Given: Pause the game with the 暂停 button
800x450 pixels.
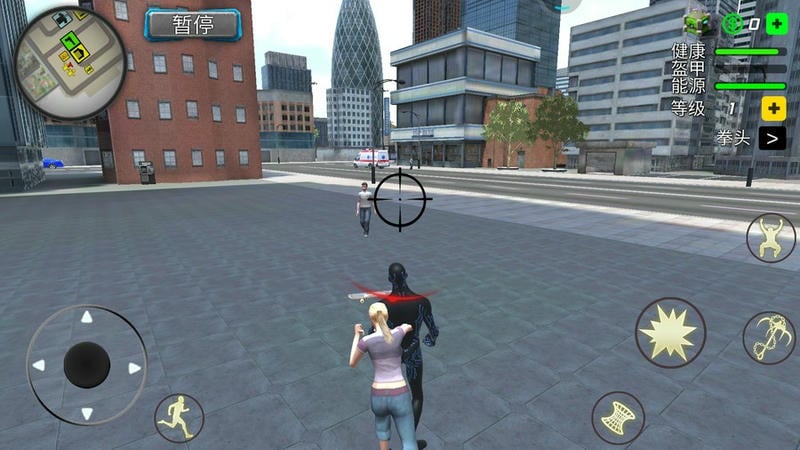Looking at the screenshot, I should point(193,25).
